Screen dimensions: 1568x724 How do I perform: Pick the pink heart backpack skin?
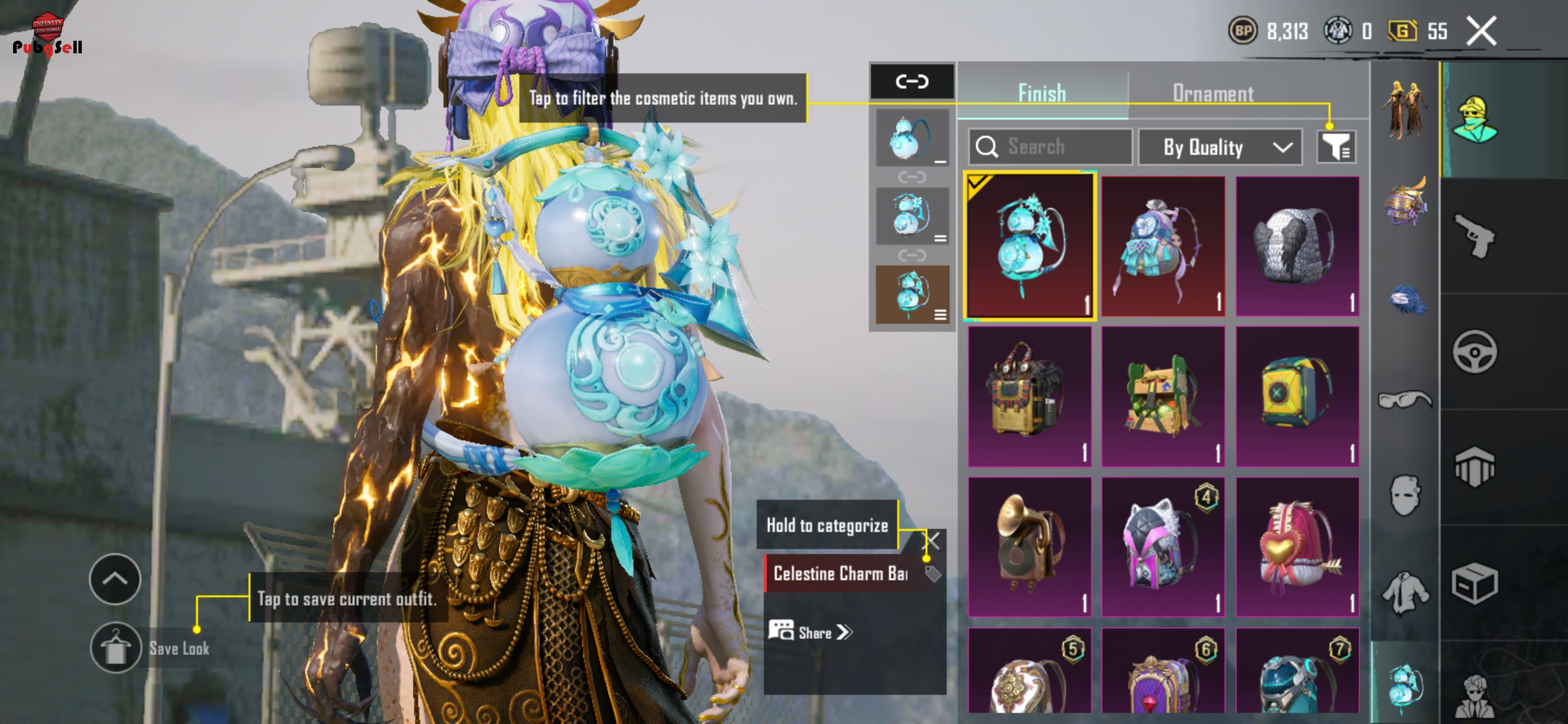click(1297, 546)
